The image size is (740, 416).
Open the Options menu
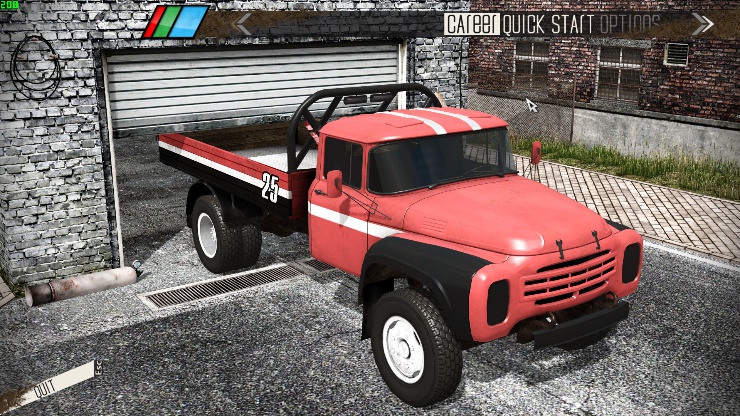632,23
